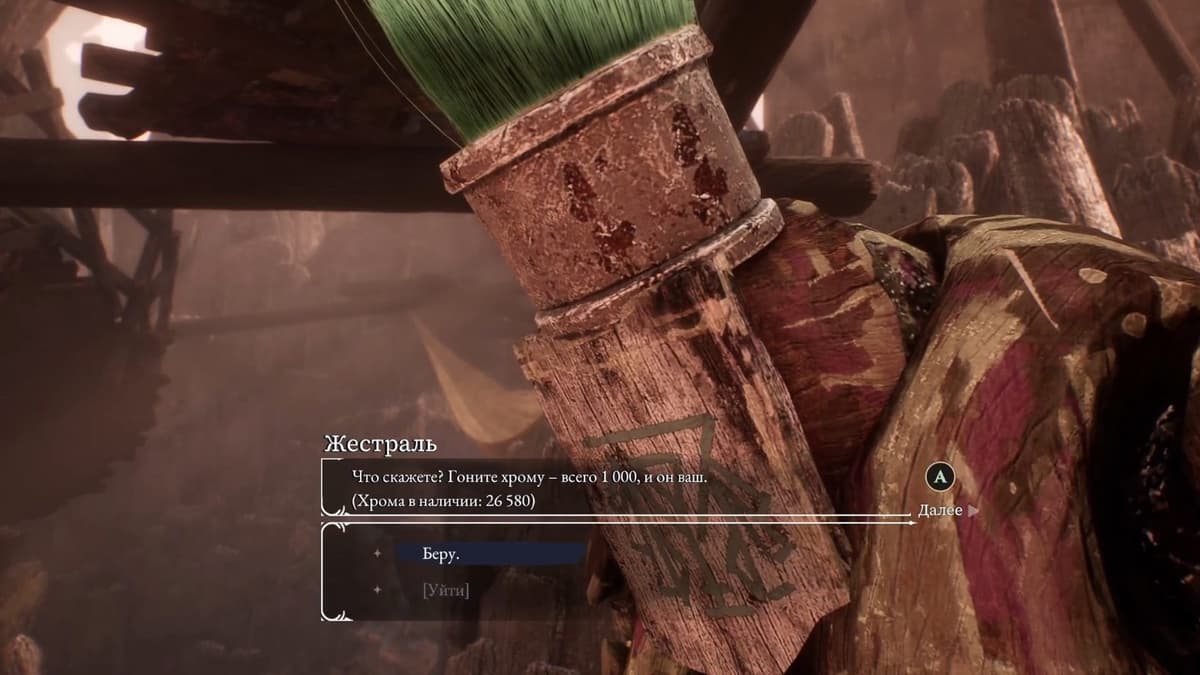Choose the "Беру." dialogue reply

pyautogui.click(x=442, y=554)
